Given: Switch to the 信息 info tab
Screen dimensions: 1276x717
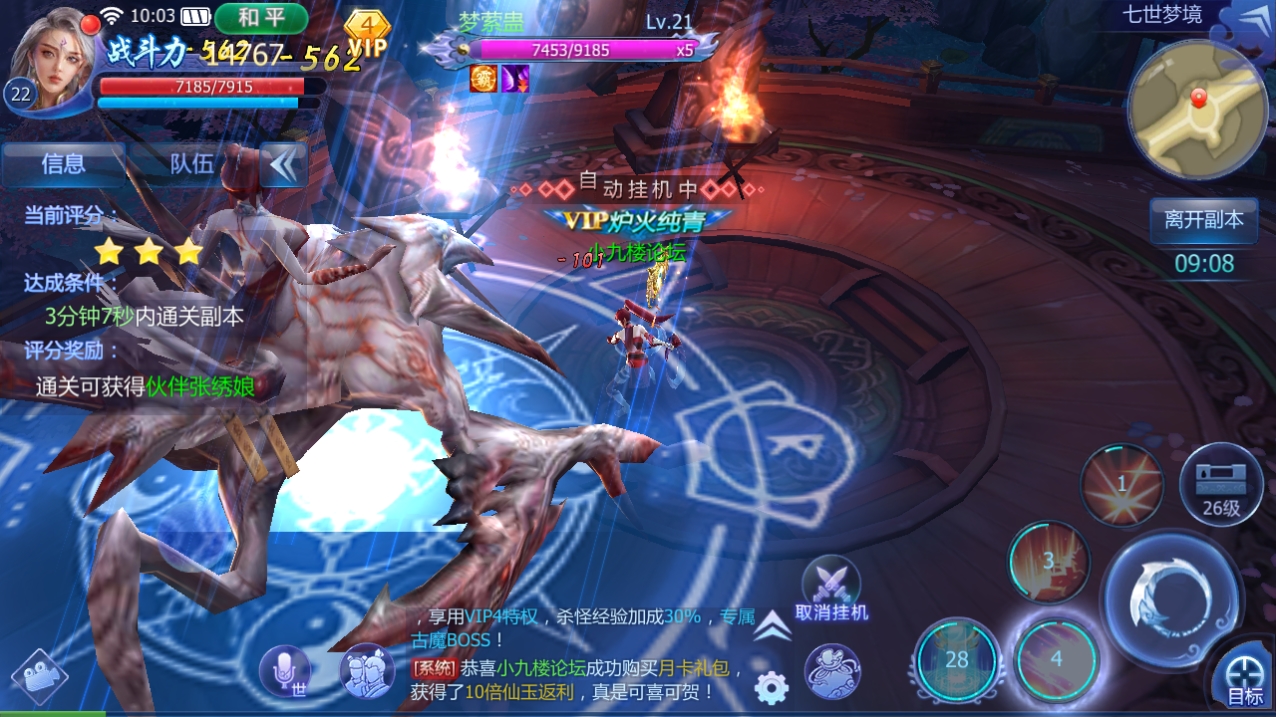Looking at the screenshot, I should [x=64, y=164].
